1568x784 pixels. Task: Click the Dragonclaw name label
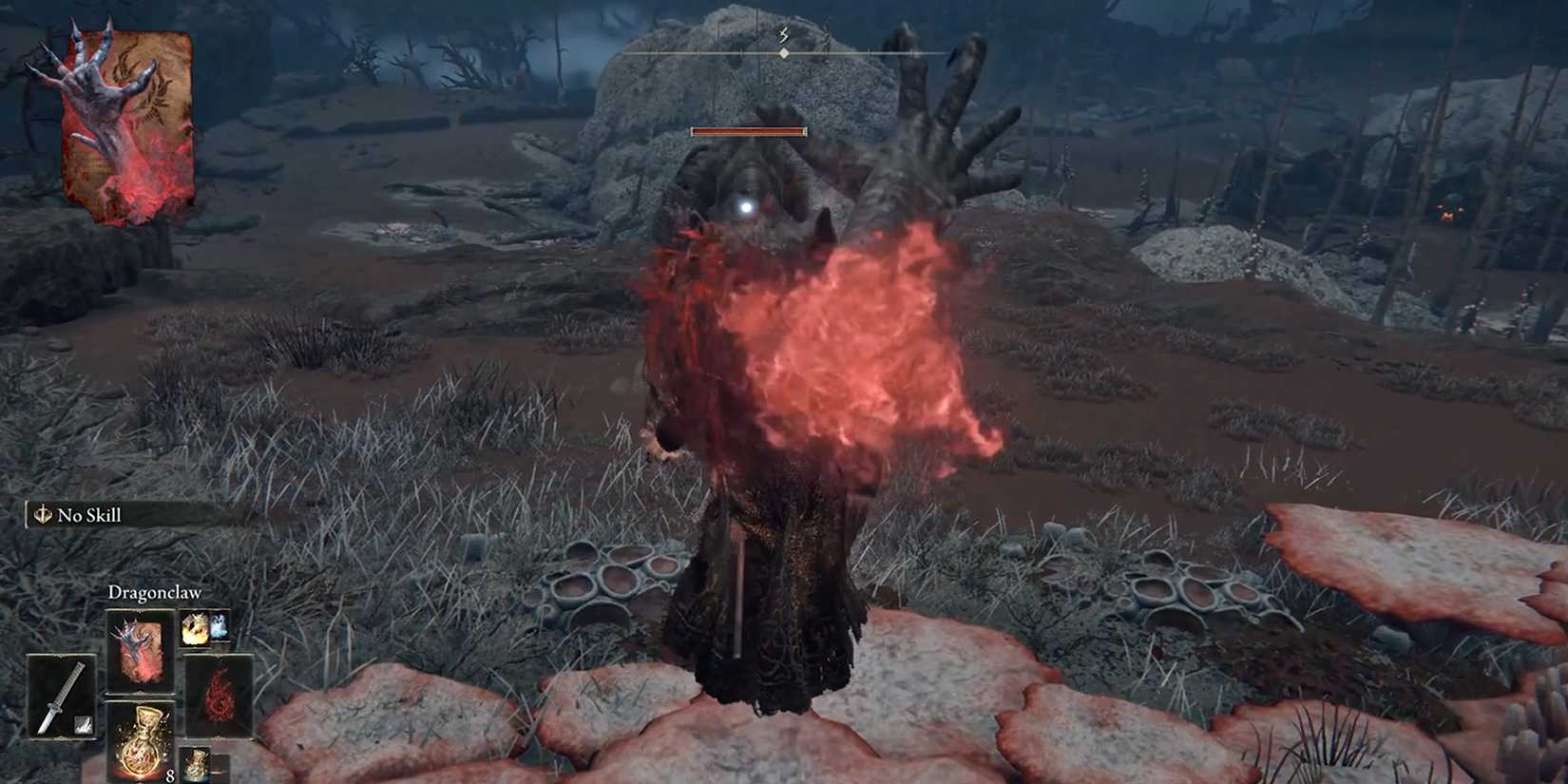(154, 592)
